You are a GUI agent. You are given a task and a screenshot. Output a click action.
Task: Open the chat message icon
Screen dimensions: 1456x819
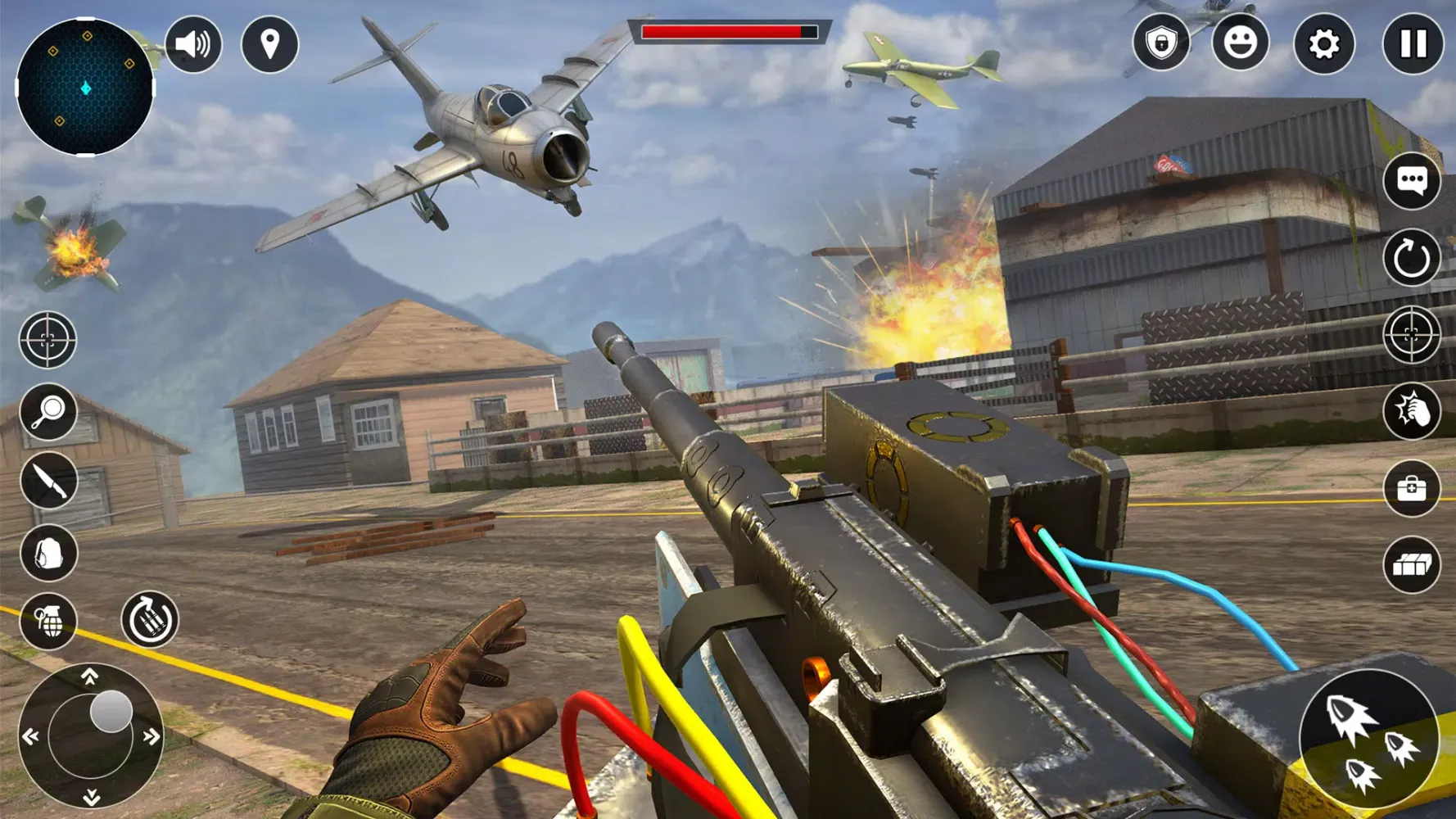click(1410, 180)
